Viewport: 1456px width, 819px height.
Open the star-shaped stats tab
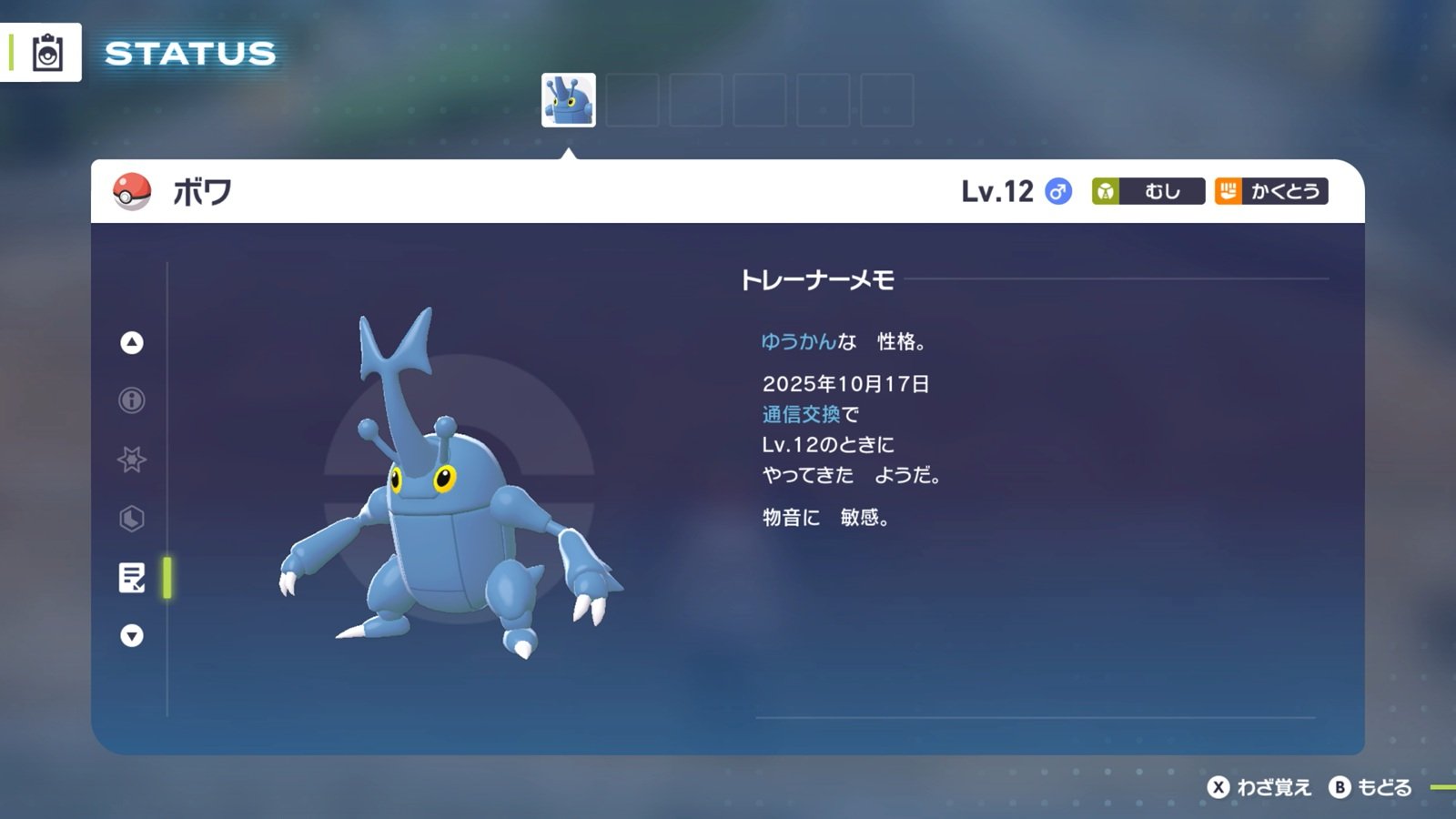tap(132, 460)
